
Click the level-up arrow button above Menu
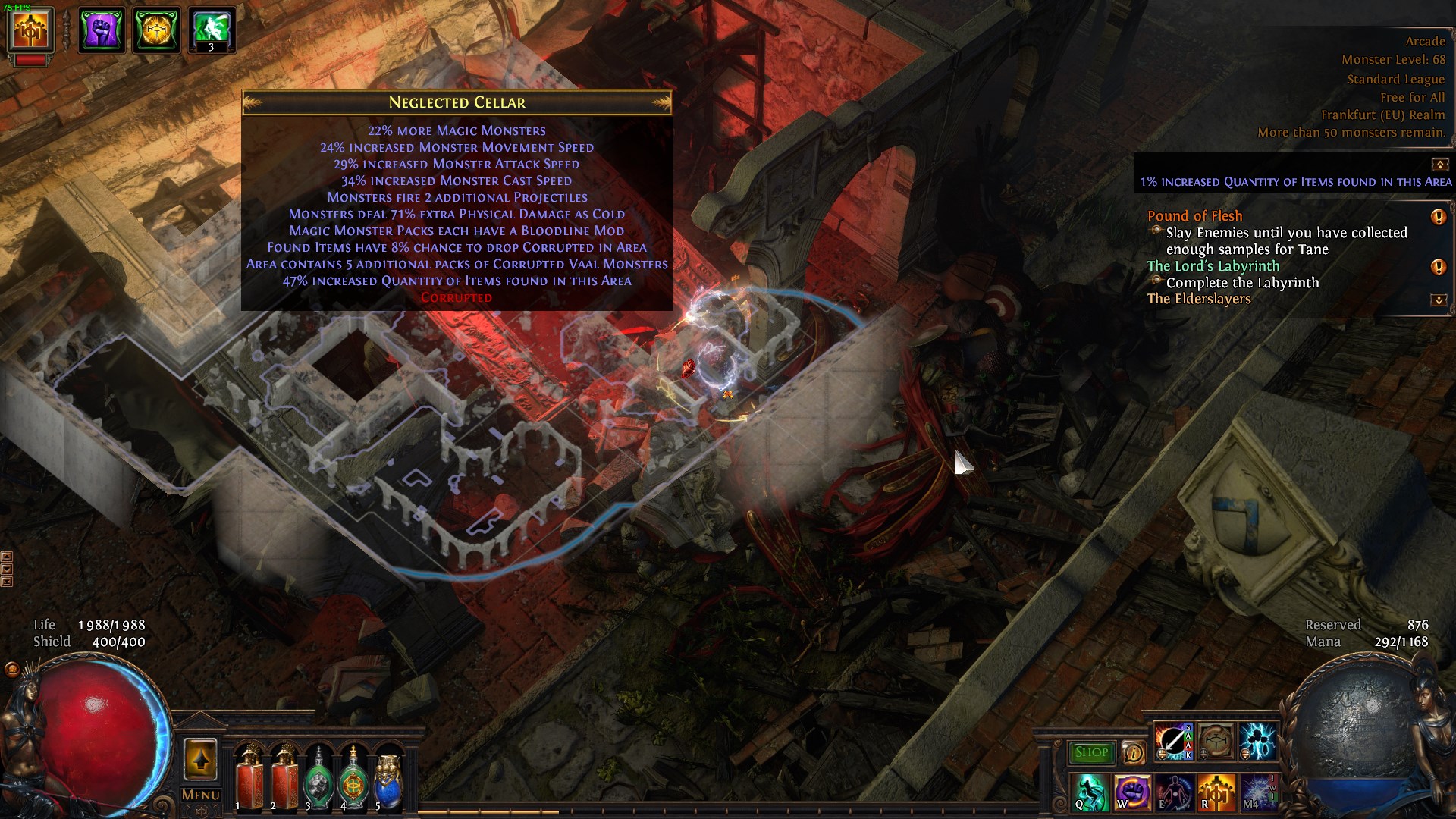click(x=200, y=759)
